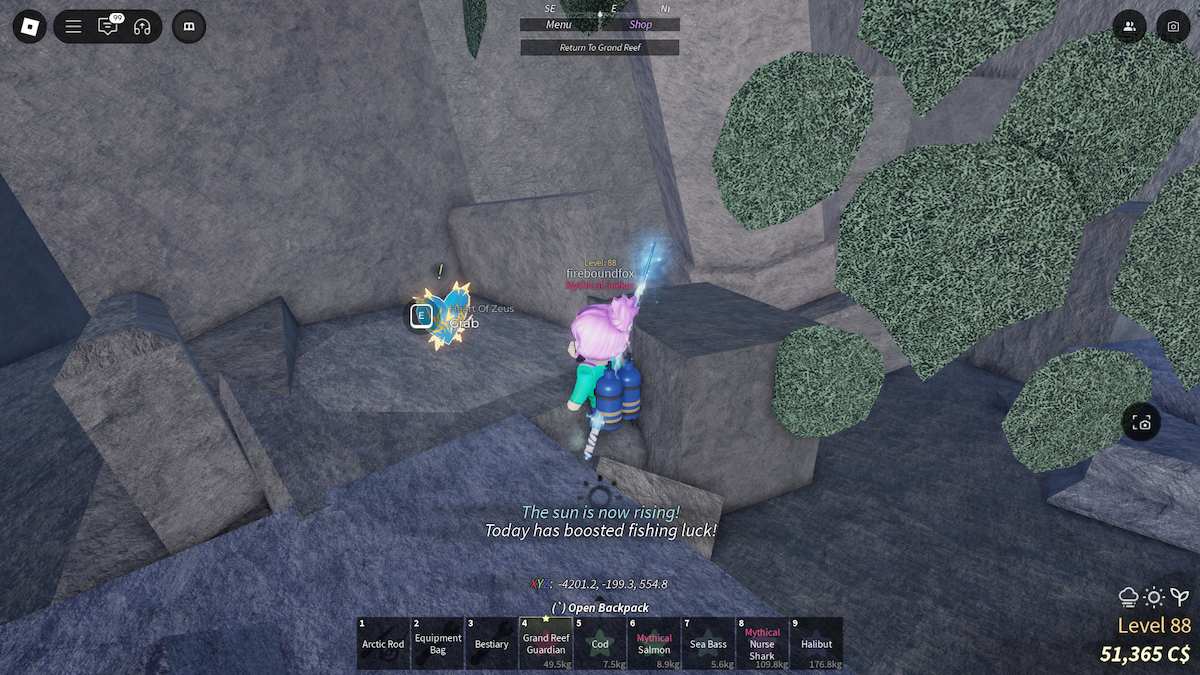Pick the Sea Bass slot
The image size is (1200, 675).
pos(708,643)
